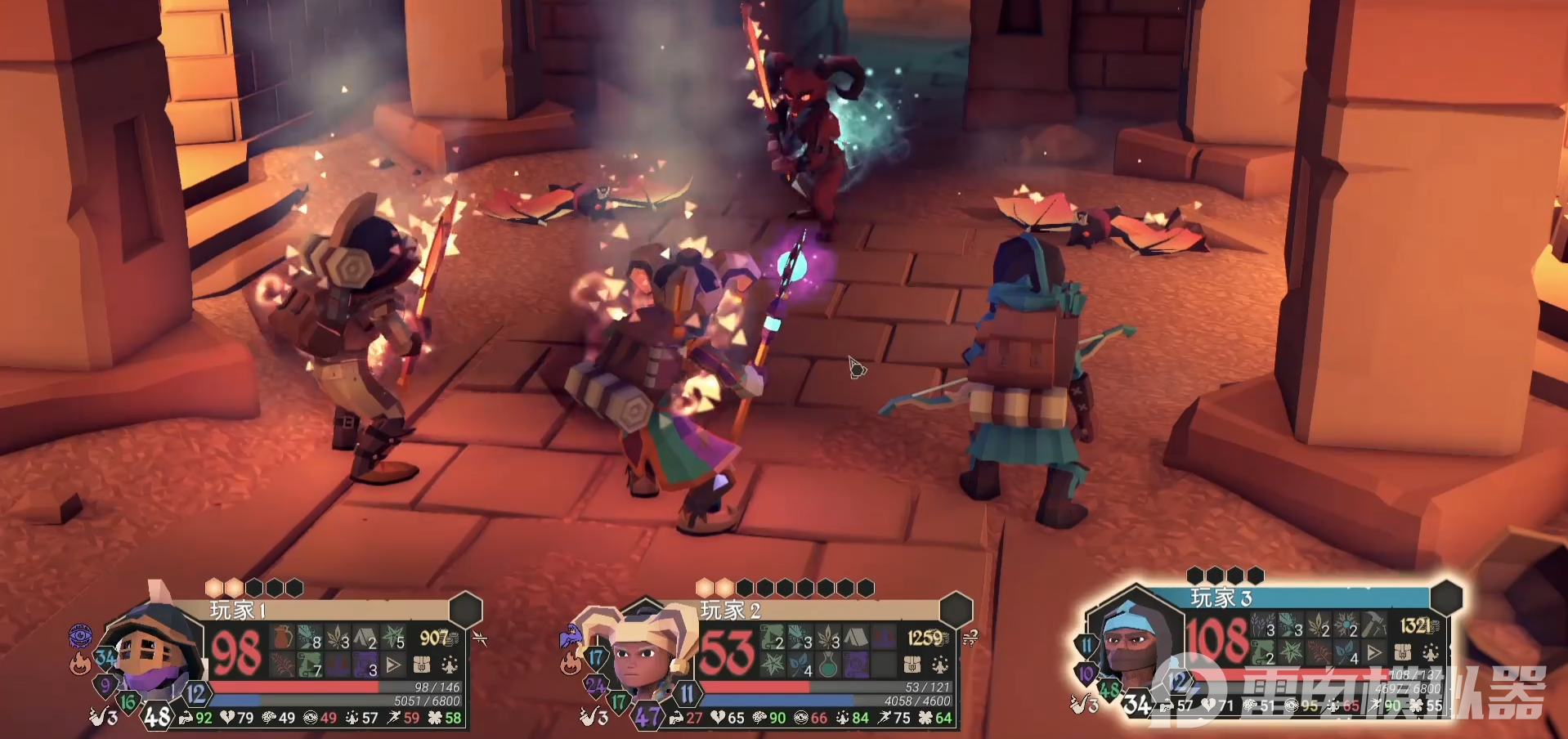Open Player 3's chest inventory
Screen dimensions: 1568x739
(x=1403, y=653)
